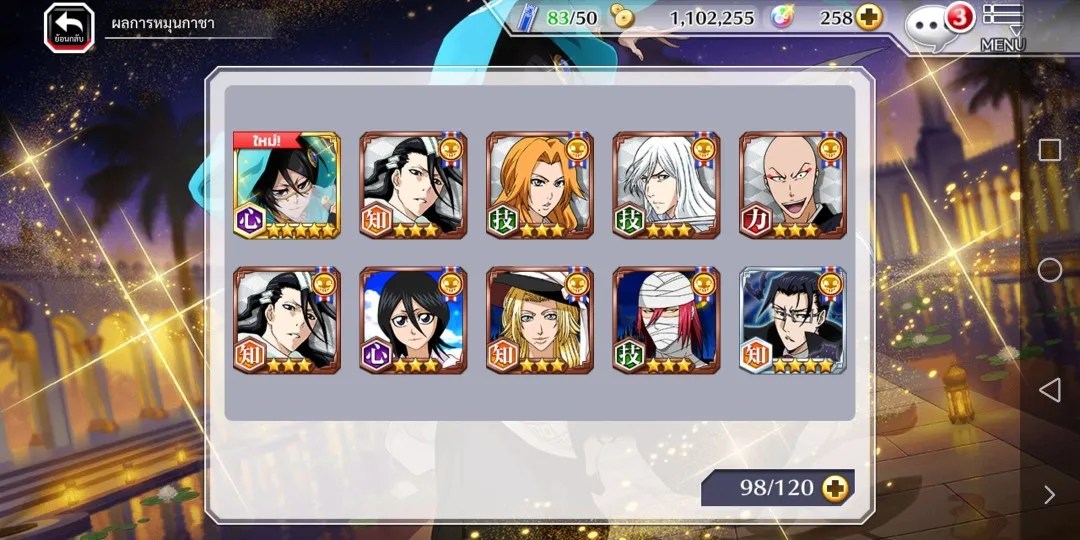Tap the Android home circle button
Screen dimensions: 1080x540
pos(1049,270)
